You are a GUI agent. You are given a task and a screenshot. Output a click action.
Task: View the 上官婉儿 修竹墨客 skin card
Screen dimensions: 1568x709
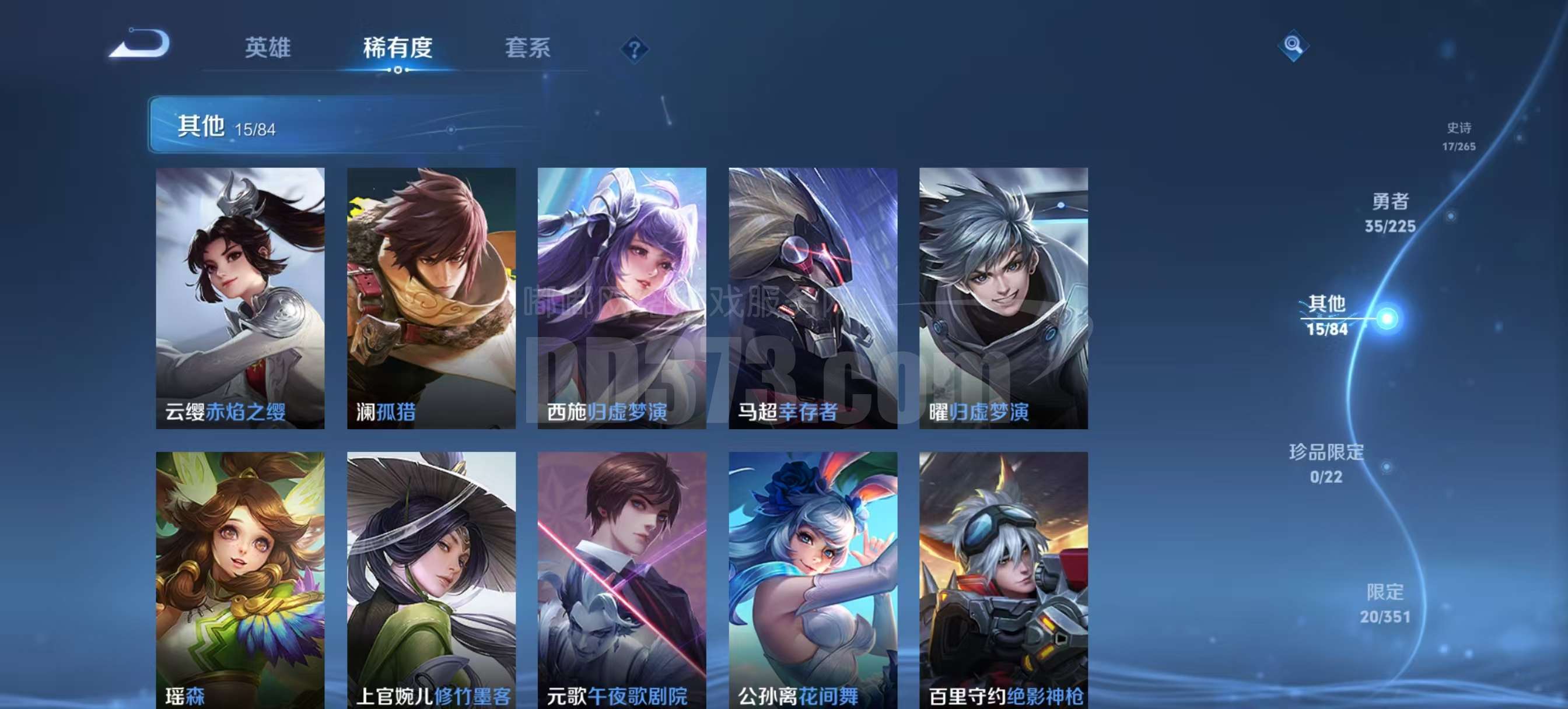431,578
